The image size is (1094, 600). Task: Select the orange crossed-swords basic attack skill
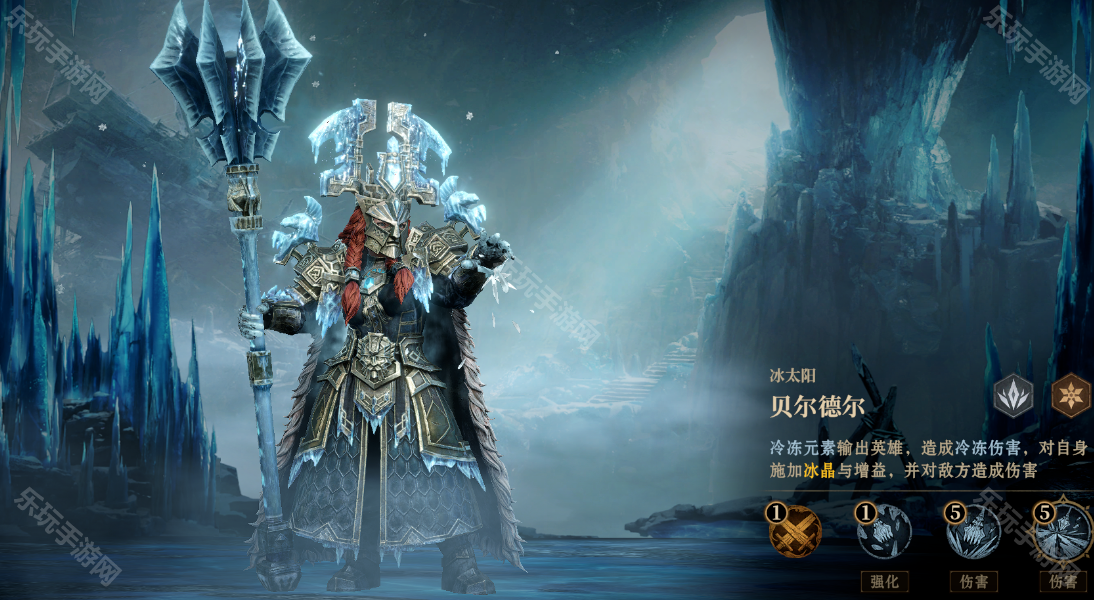click(795, 532)
